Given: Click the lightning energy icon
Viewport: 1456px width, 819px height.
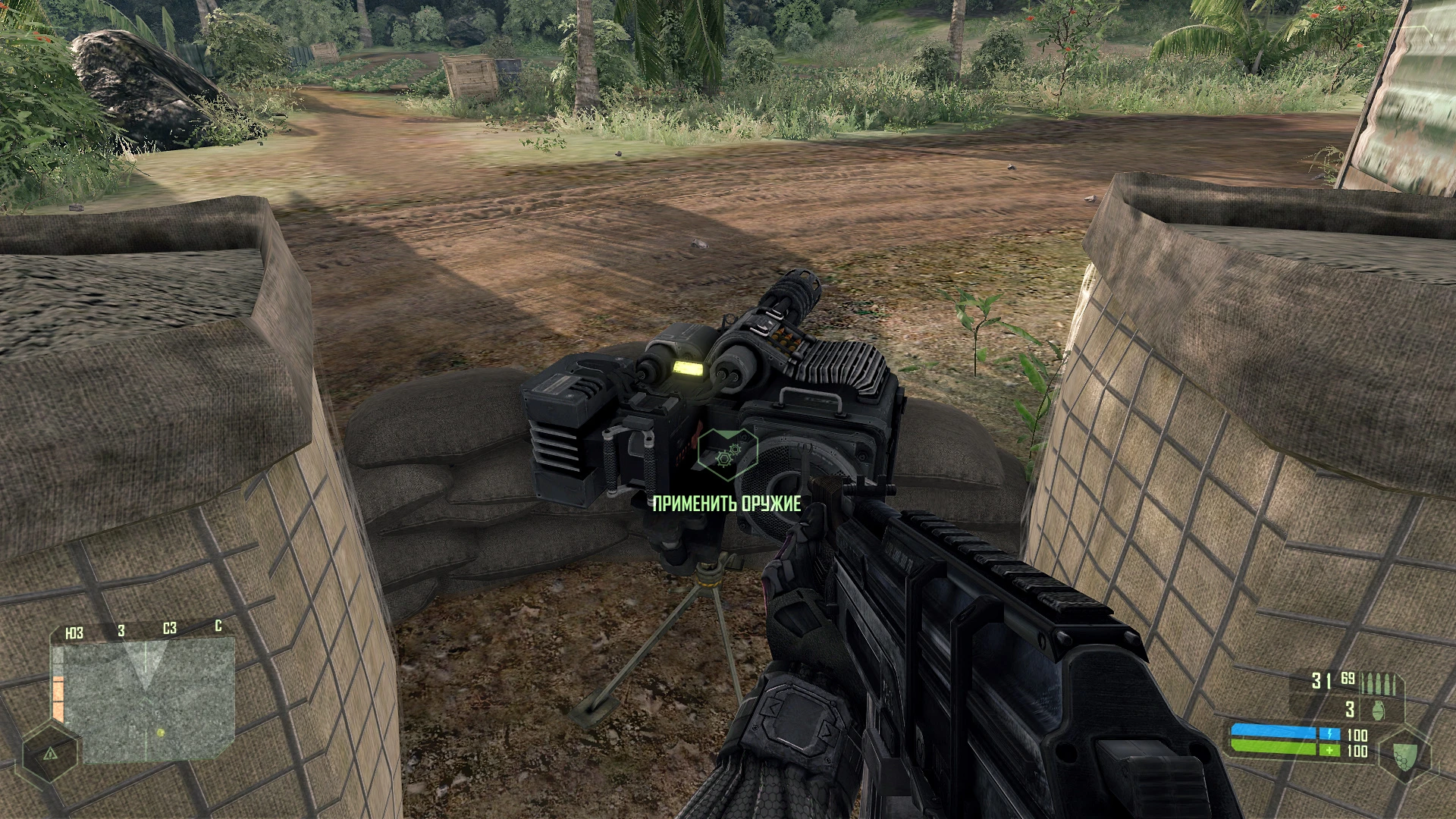Looking at the screenshot, I should tap(1329, 735).
